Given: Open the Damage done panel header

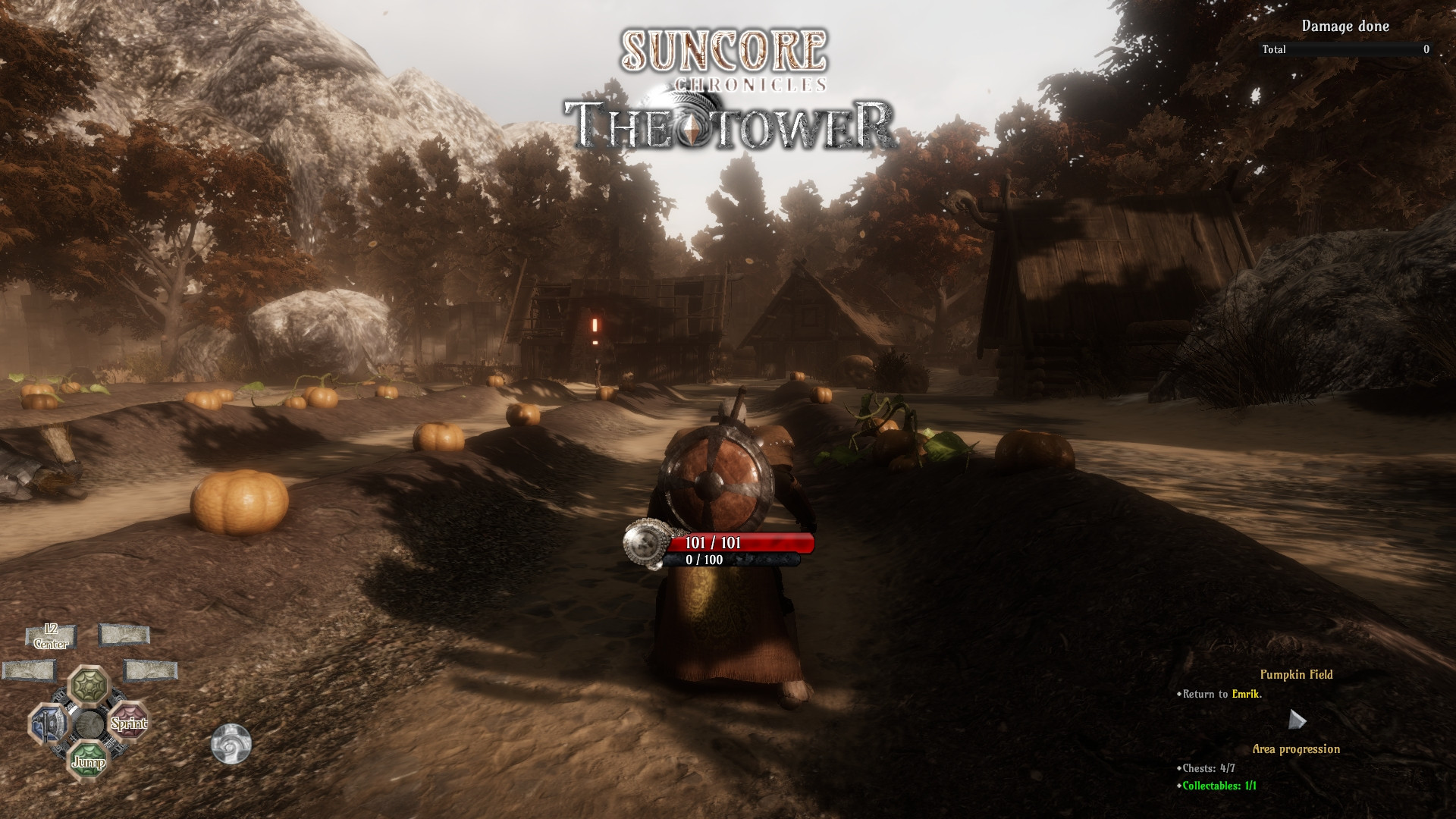Looking at the screenshot, I should click(x=1345, y=25).
